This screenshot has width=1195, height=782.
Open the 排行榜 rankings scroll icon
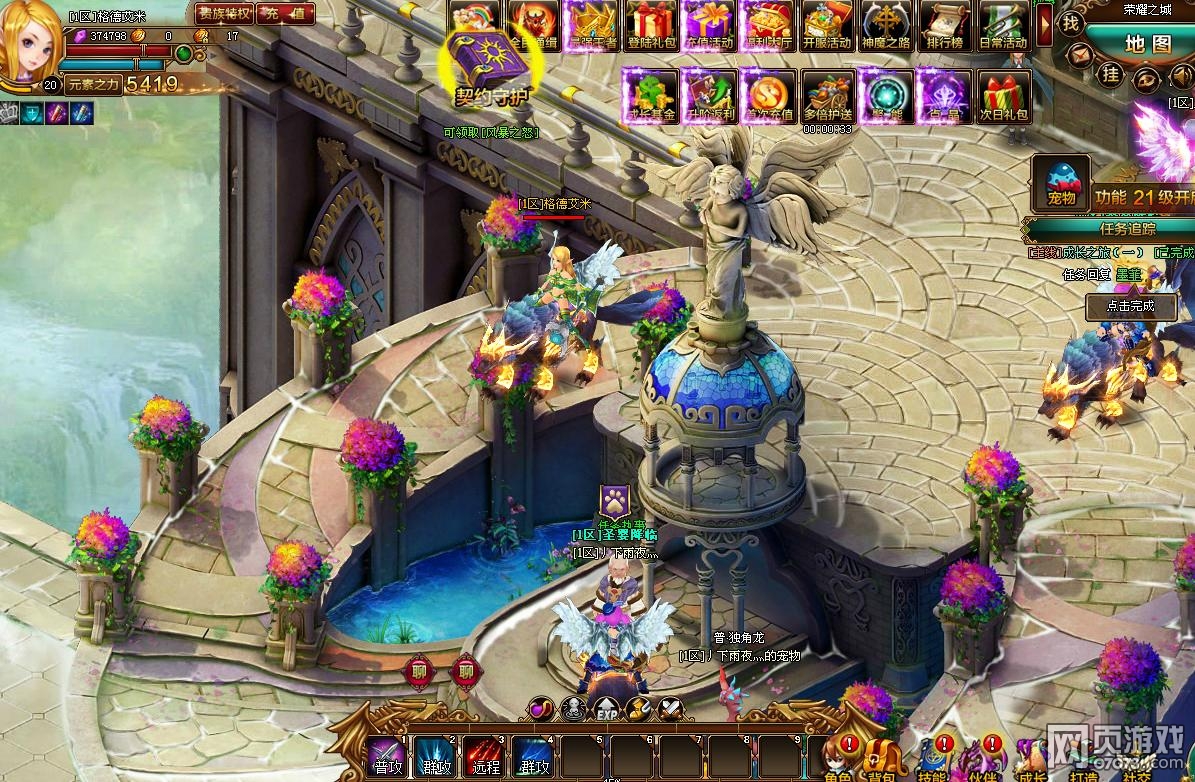945,25
